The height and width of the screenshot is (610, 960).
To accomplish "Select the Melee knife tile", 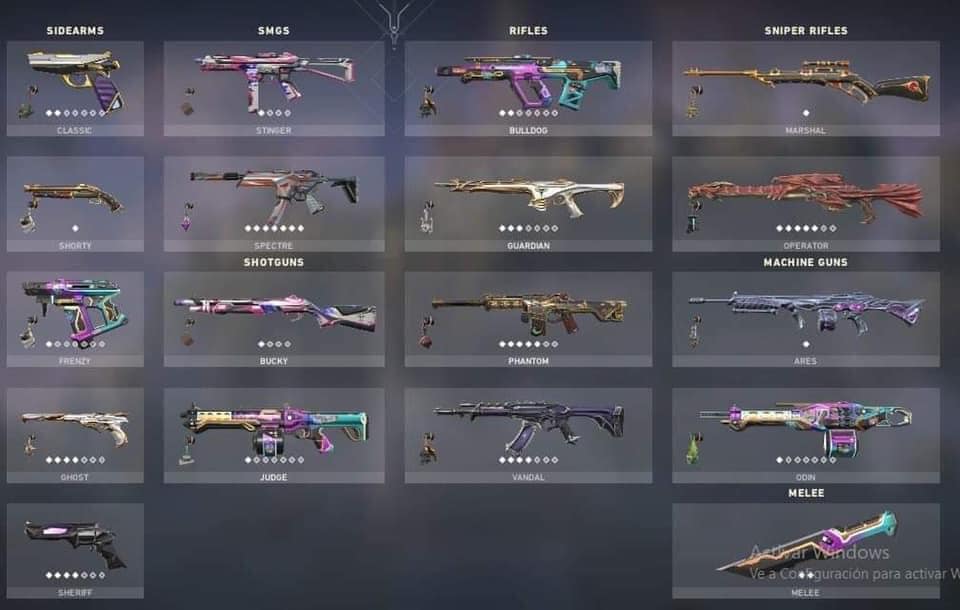I will point(805,549).
